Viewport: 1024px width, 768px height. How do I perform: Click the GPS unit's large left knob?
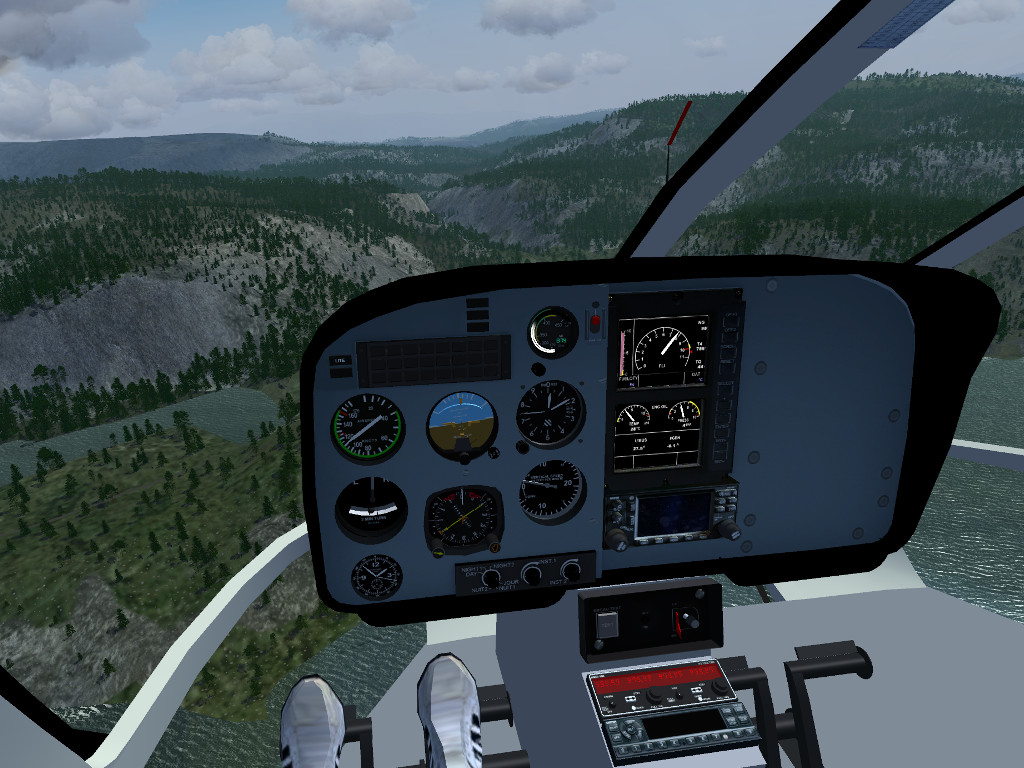pos(615,538)
